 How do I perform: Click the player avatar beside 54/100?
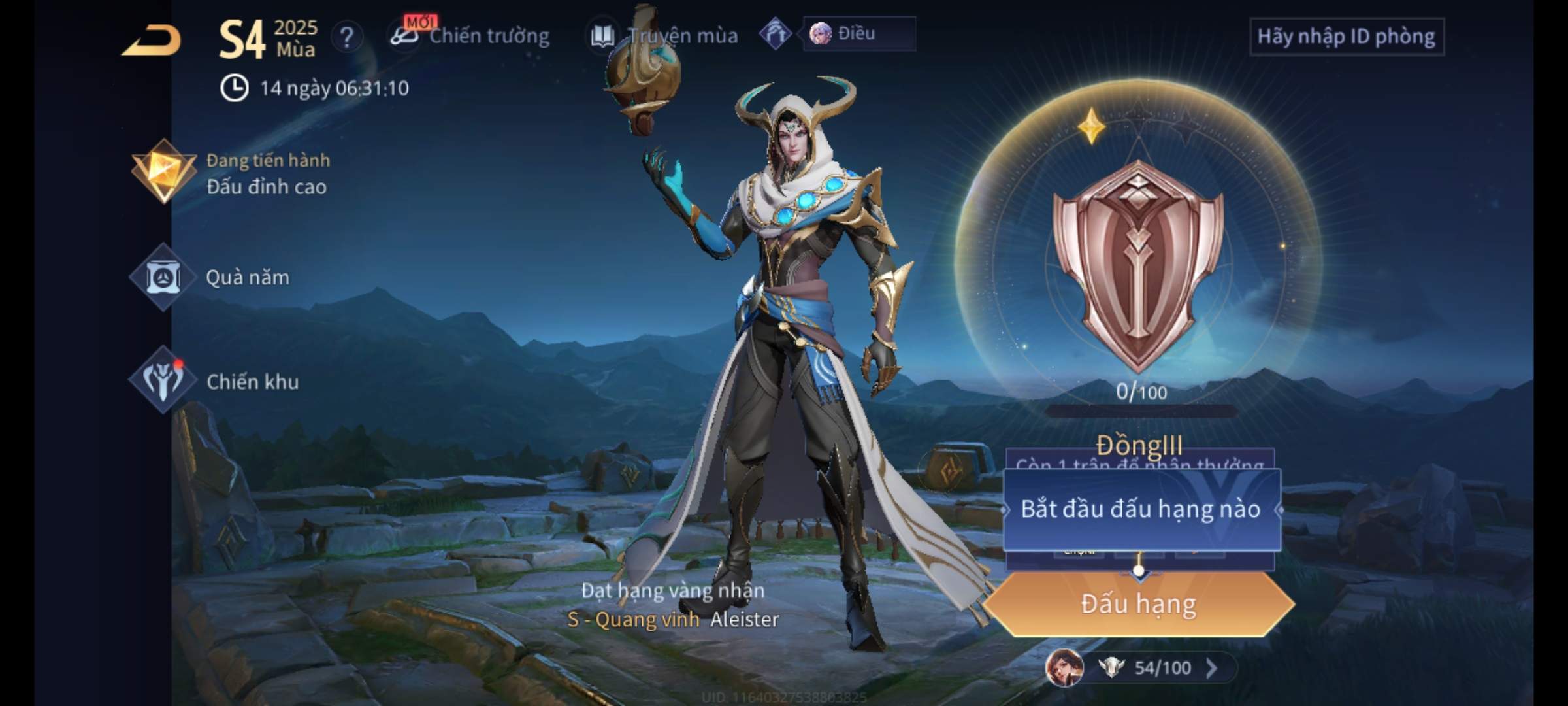point(1064,667)
